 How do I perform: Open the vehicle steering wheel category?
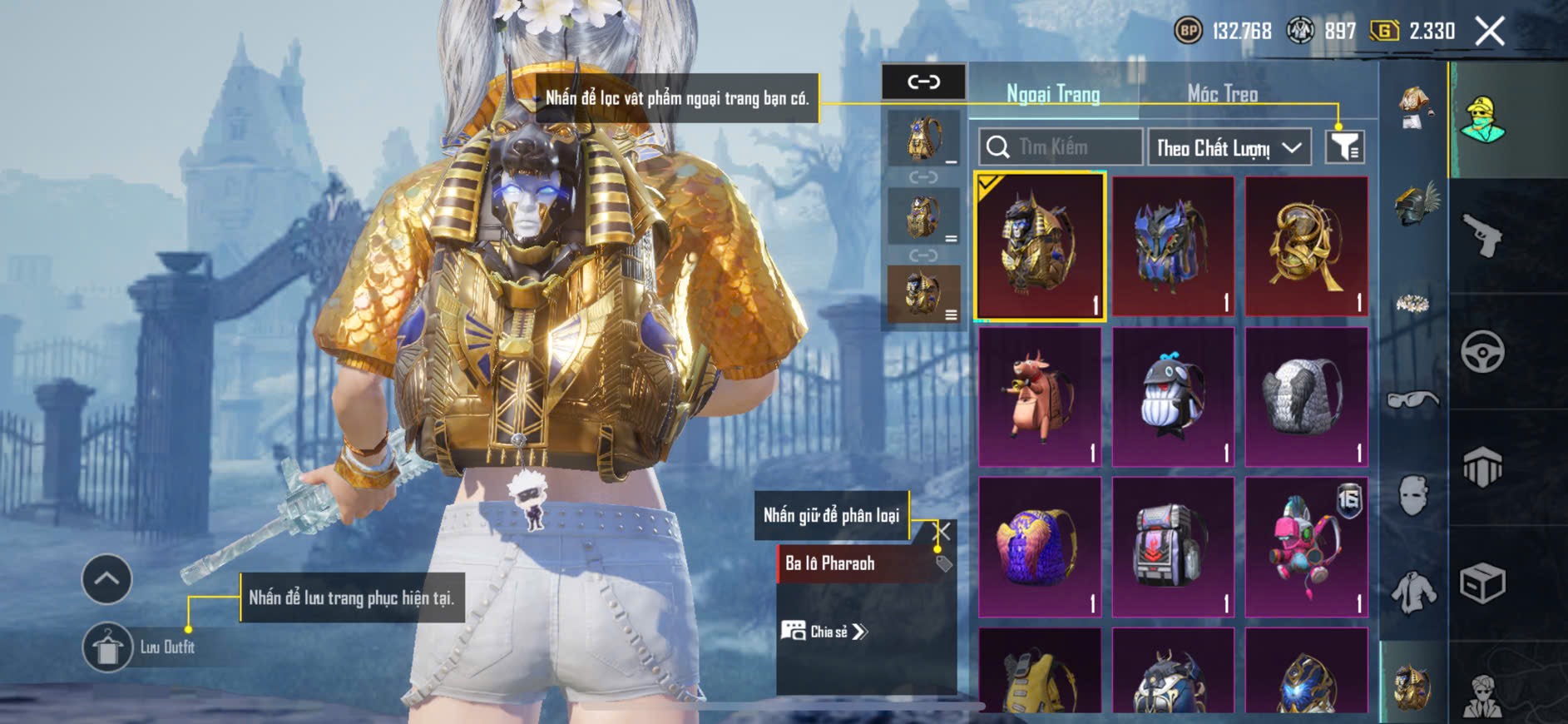click(x=1482, y=351)
